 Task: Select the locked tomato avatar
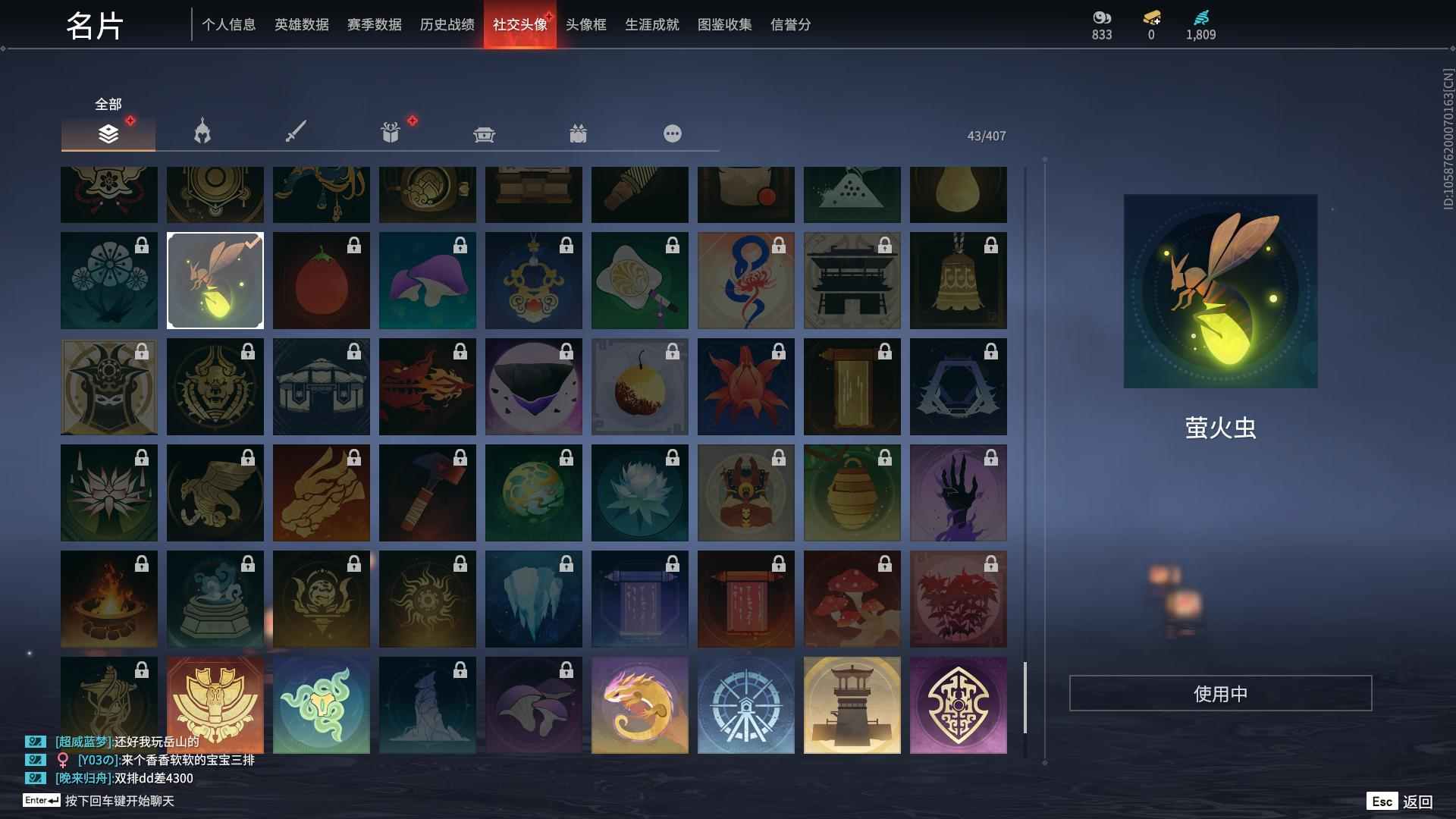(x=321, y=280)
